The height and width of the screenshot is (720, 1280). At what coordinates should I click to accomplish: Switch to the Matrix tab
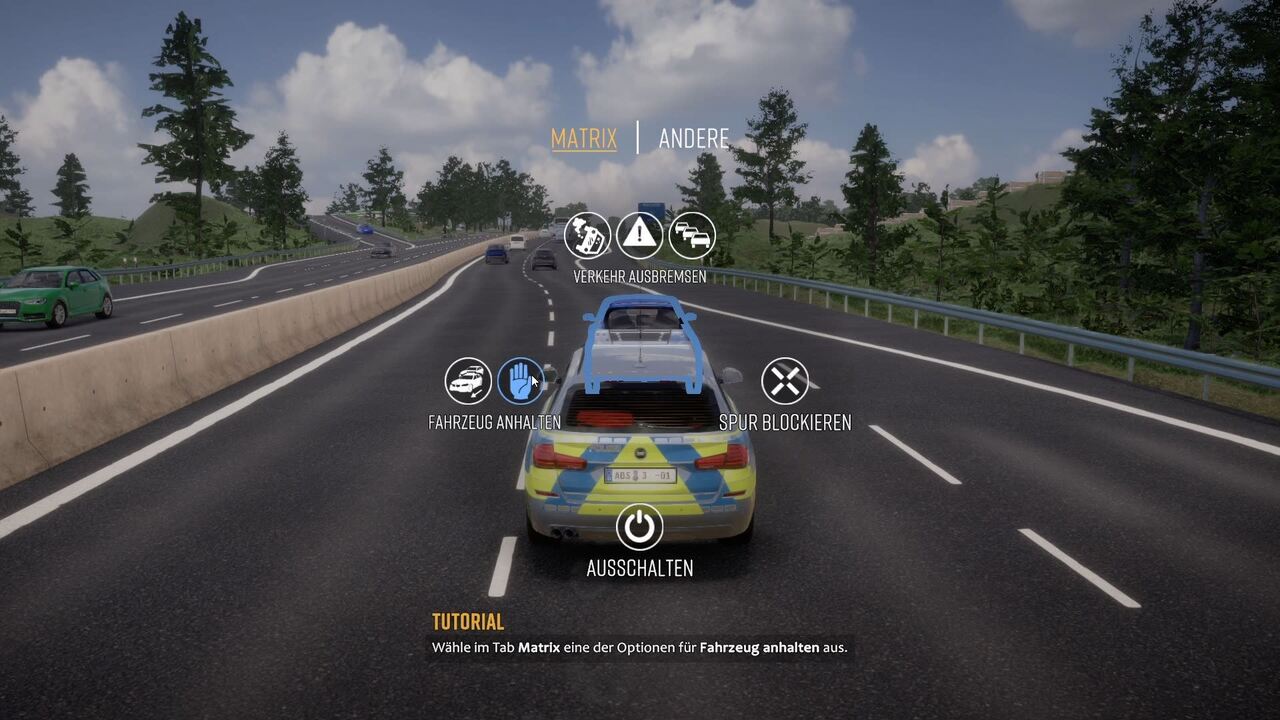click(584, 138)
